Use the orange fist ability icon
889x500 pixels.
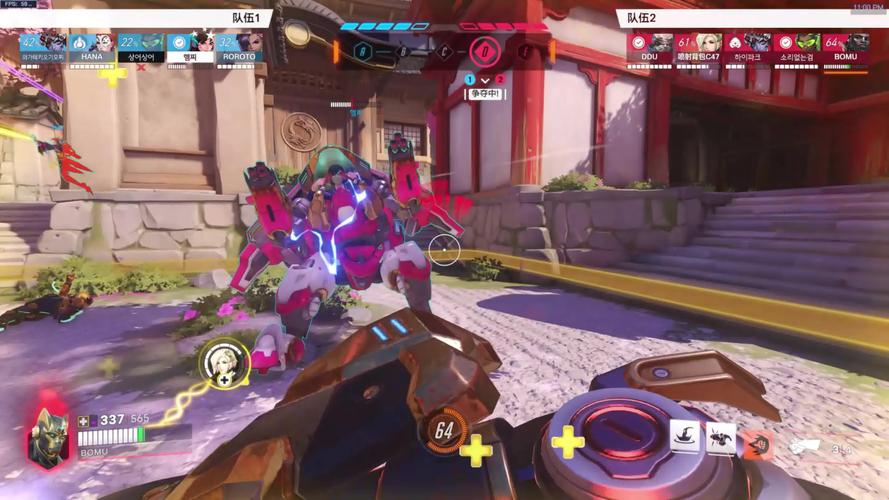[757, 442]
